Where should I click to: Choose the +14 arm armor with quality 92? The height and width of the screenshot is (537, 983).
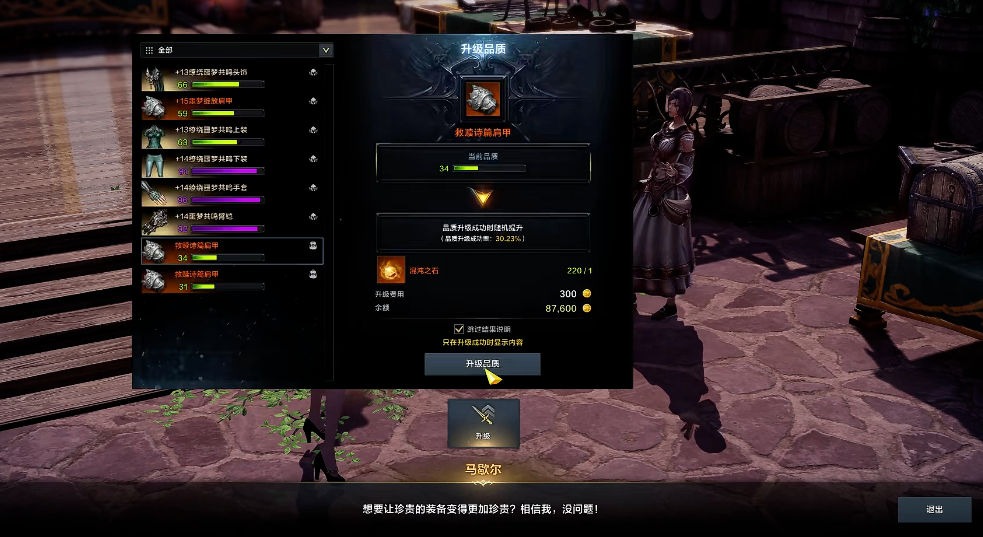click(232, 221)
